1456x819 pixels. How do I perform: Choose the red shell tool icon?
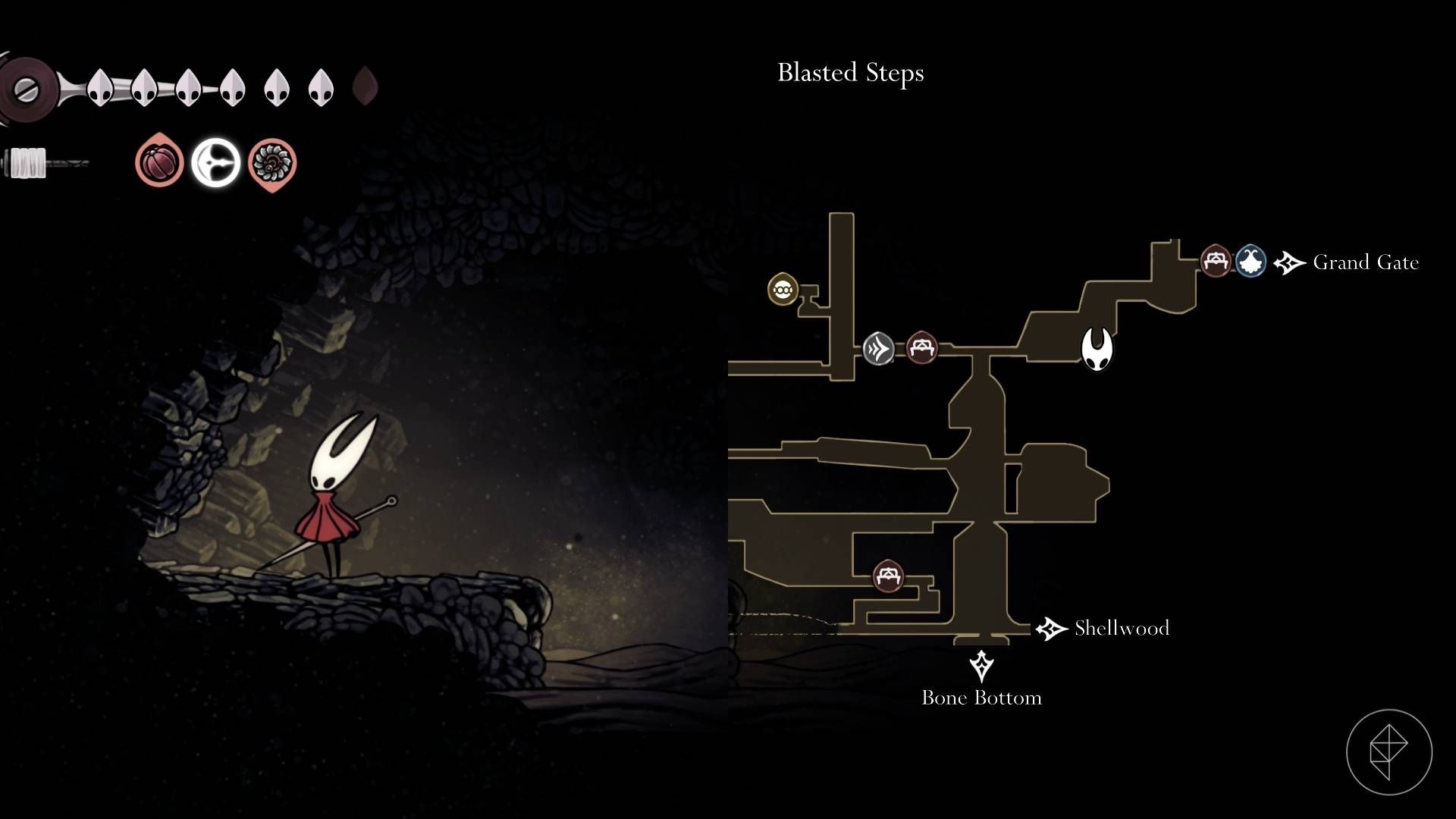[159, 162]
